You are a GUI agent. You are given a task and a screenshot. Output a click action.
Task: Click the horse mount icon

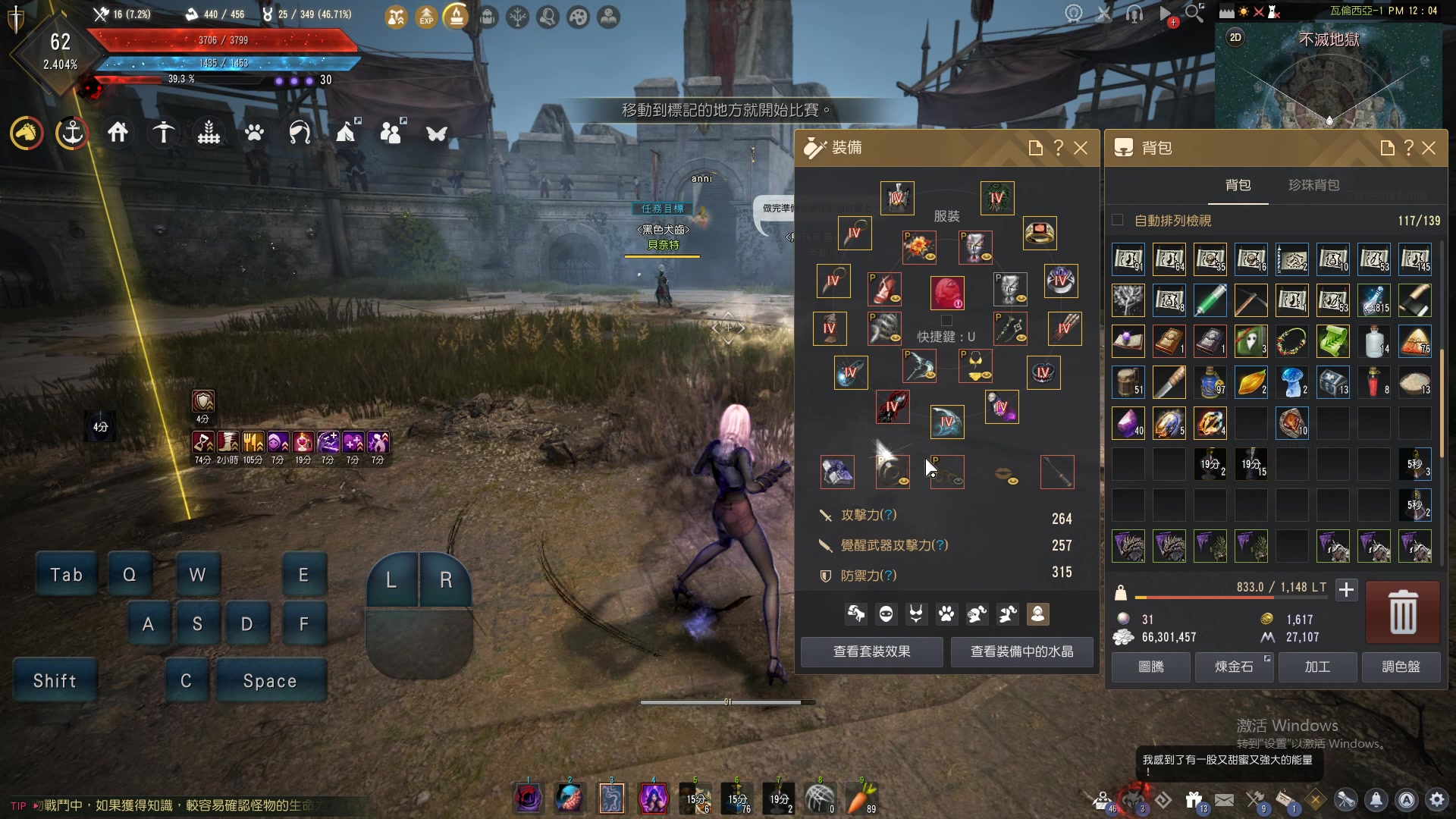tap(27, 133)
